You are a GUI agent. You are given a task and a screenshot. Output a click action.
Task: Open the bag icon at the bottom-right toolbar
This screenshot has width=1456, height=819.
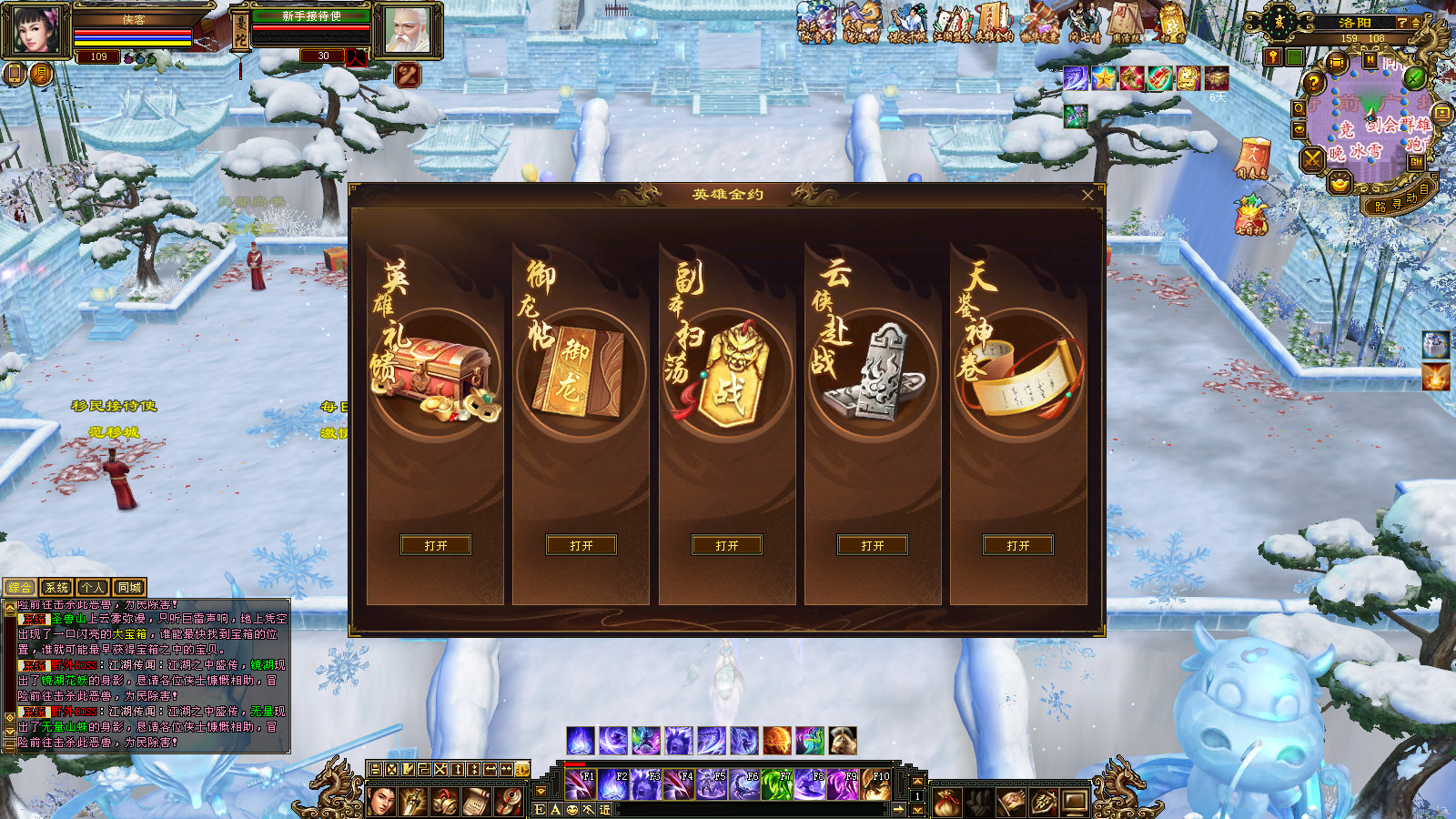(946, 803)
